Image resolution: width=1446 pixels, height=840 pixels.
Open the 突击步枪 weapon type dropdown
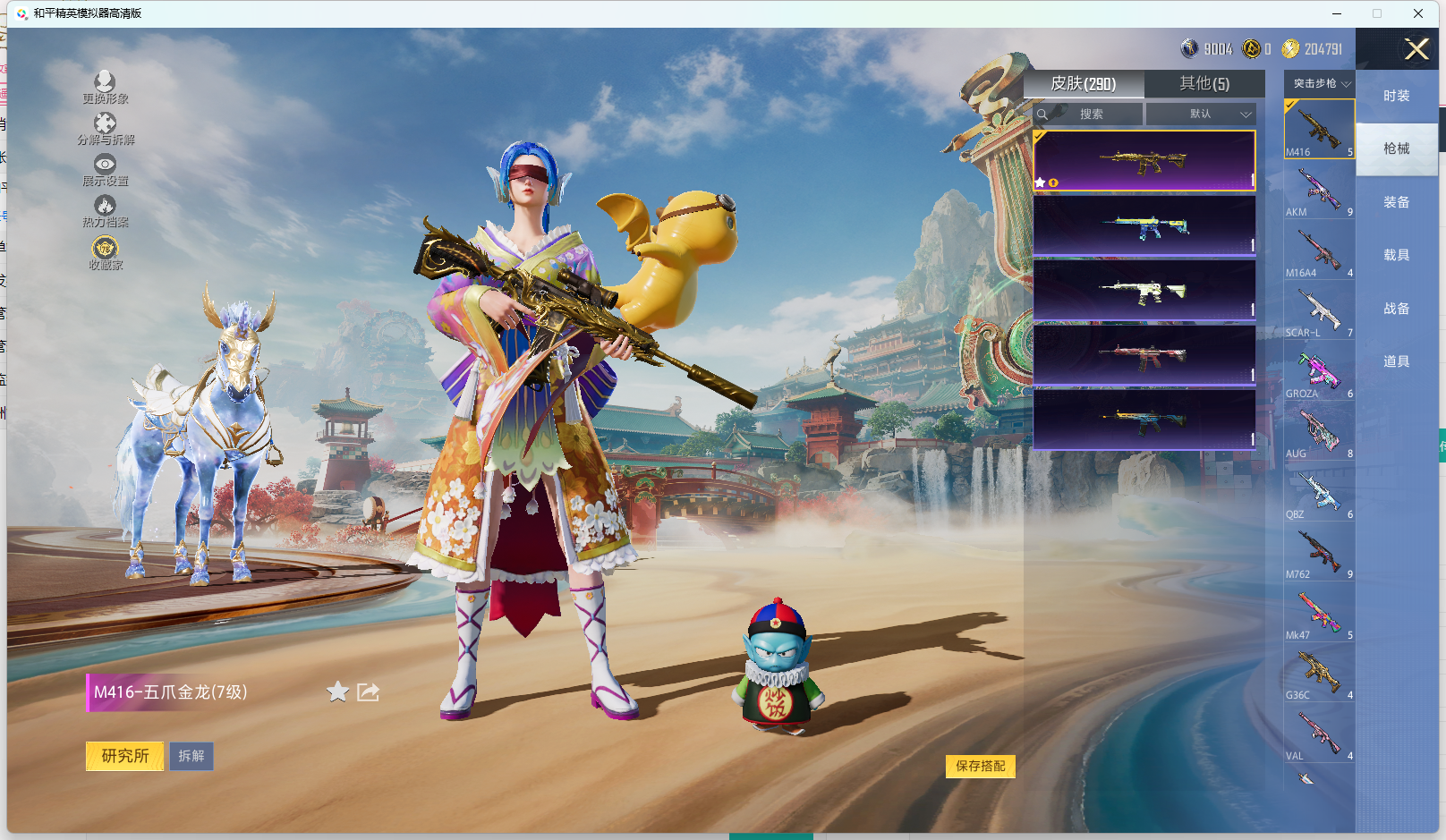pyautogui.click(x=1320, y=83)
